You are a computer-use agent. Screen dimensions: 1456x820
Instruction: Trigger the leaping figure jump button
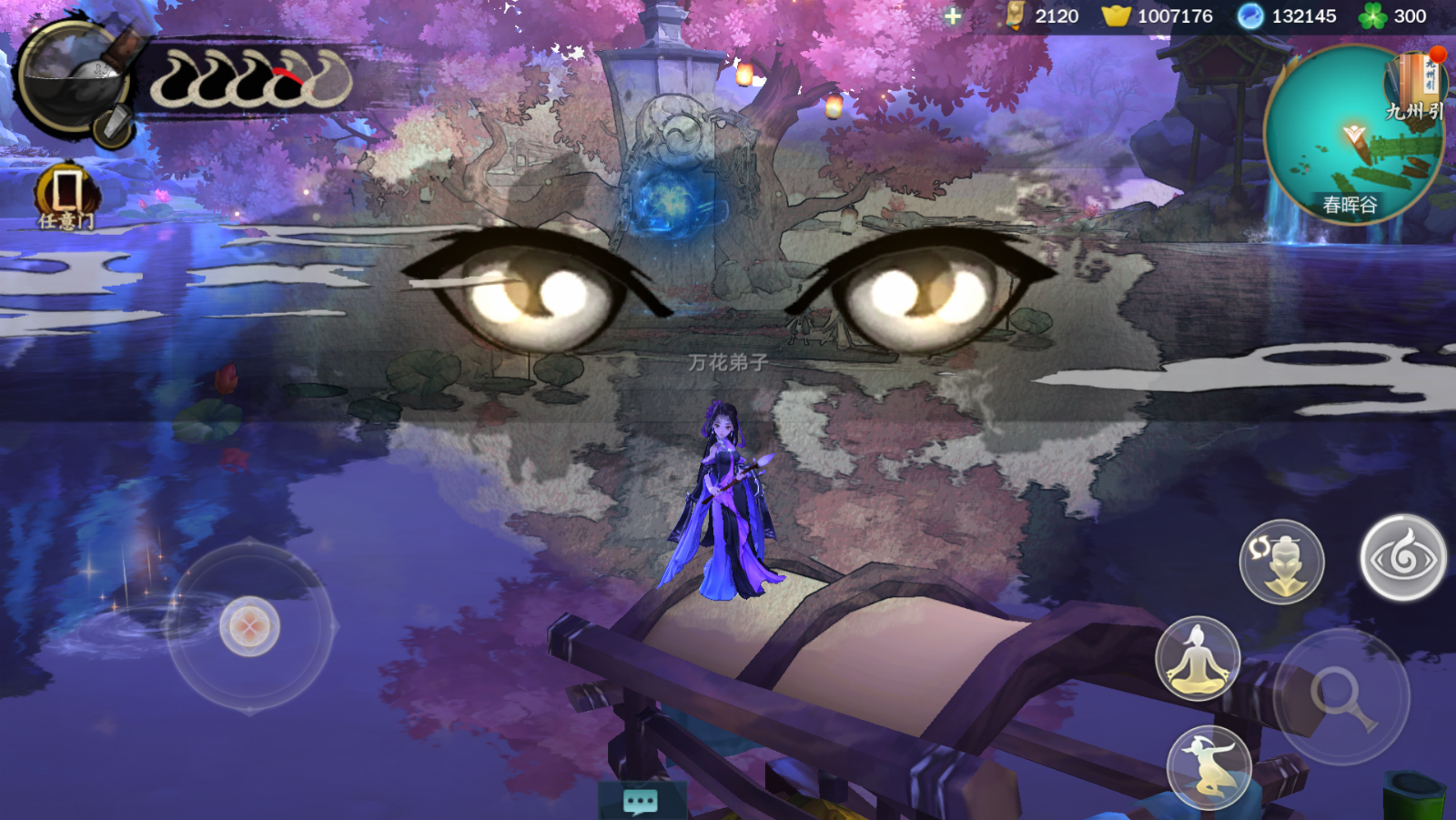tap(1209, 767)
